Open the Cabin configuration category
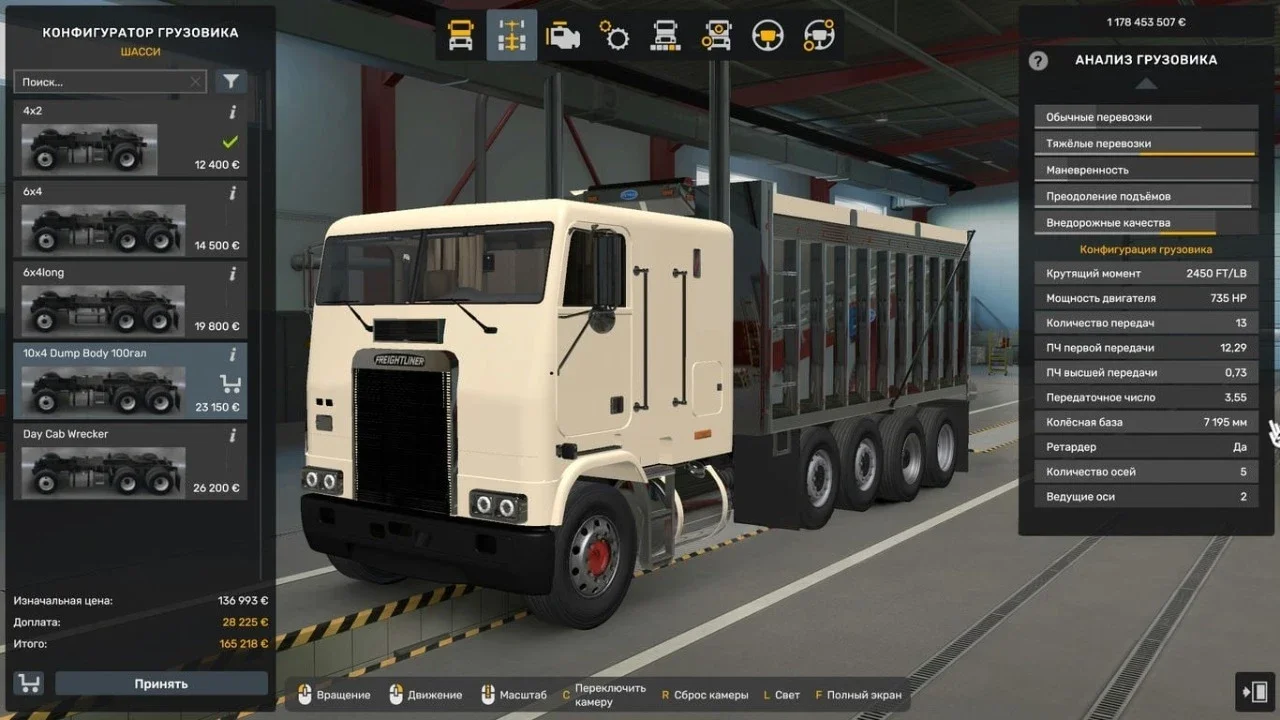The height and width of the screenshot is (720, 1280). [x=459, y=36]
